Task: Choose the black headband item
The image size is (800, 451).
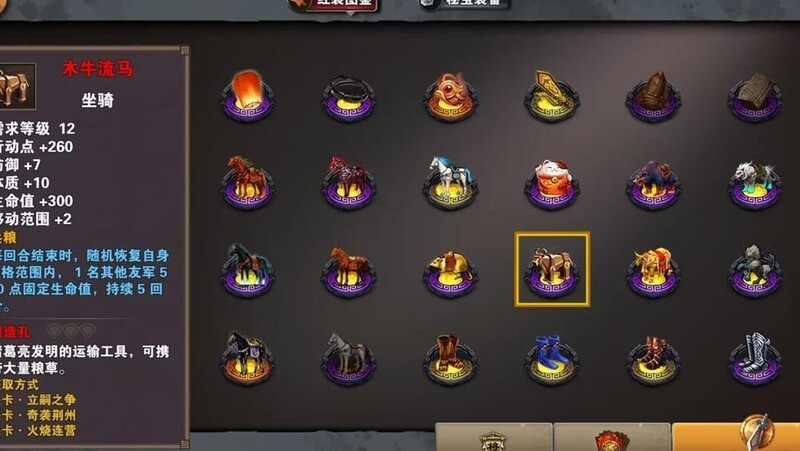Action: pyautogui.click(x=348, y=96)
